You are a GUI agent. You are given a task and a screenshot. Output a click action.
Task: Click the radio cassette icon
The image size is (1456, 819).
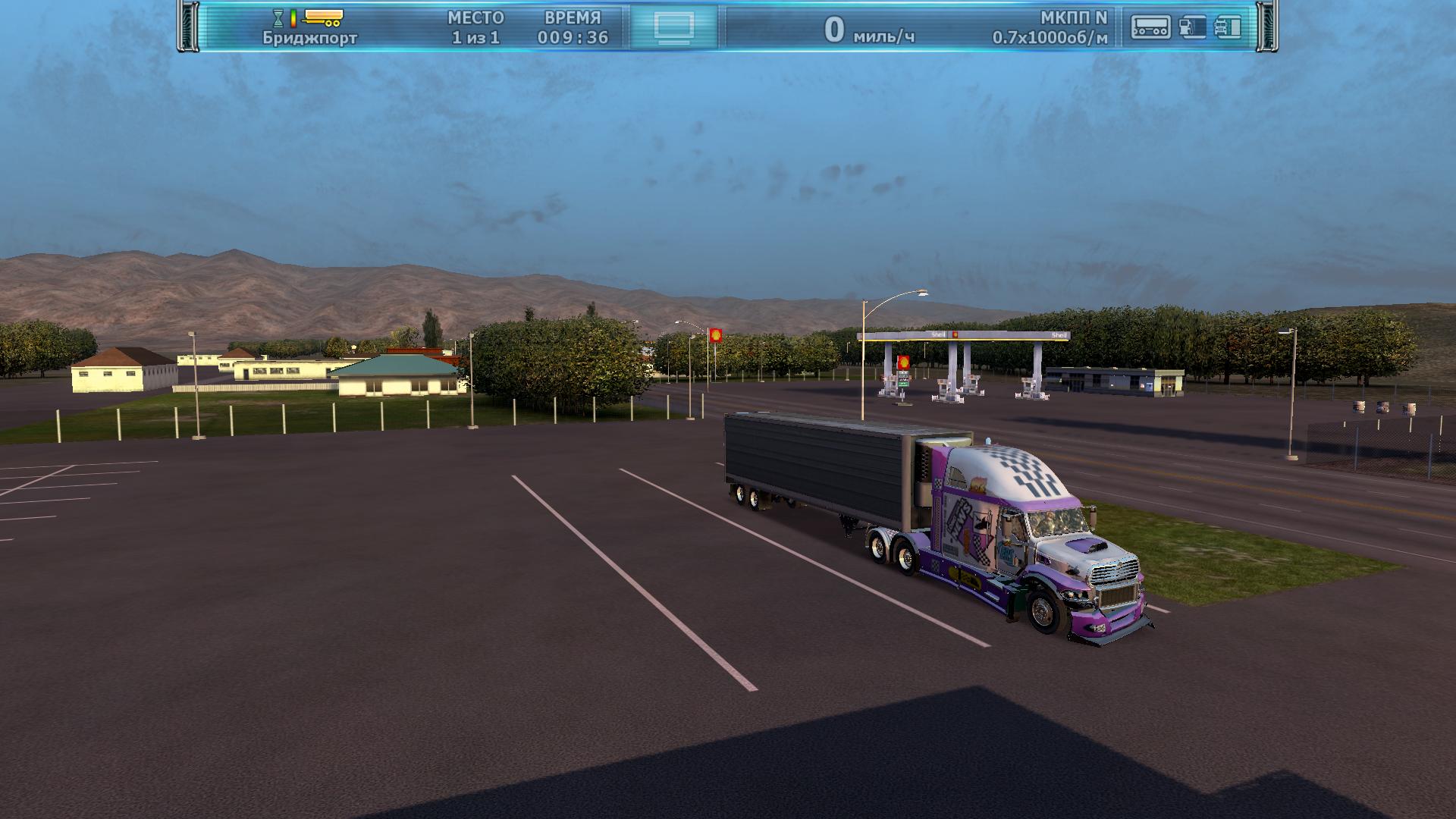click(1150, 27)
